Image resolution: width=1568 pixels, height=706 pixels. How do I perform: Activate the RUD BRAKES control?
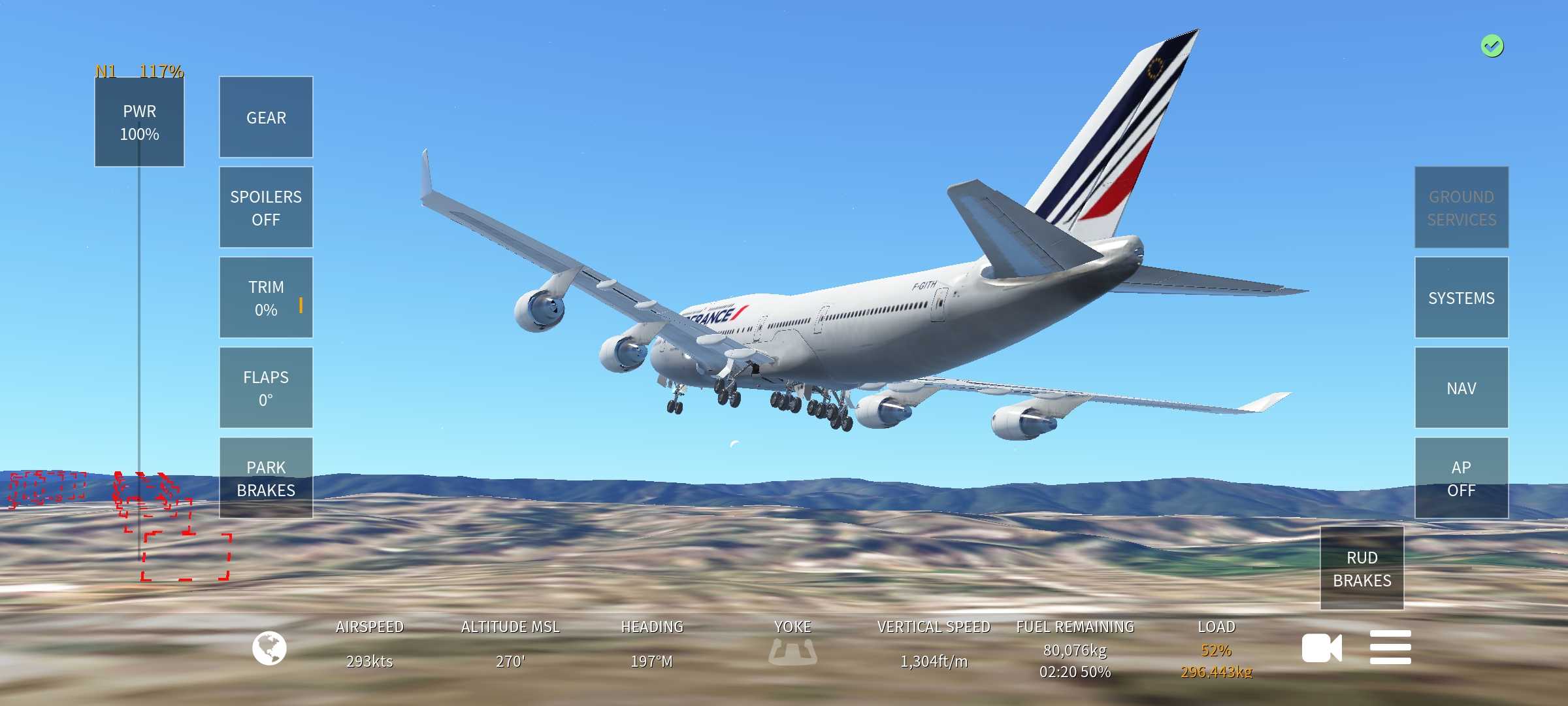1362,568
